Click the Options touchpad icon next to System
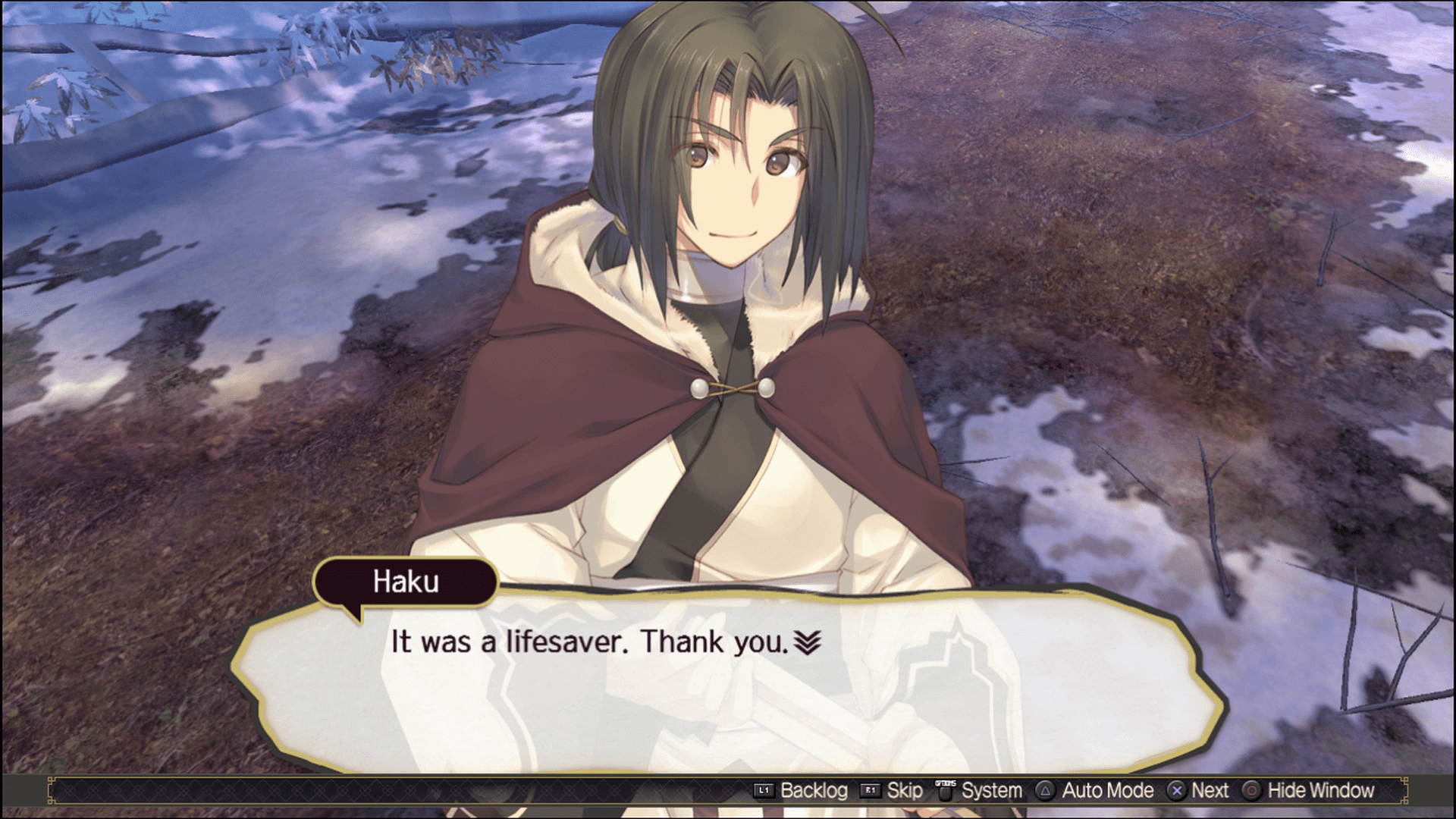This screenshot has width=1456, height=819. (x=946, y=790)
